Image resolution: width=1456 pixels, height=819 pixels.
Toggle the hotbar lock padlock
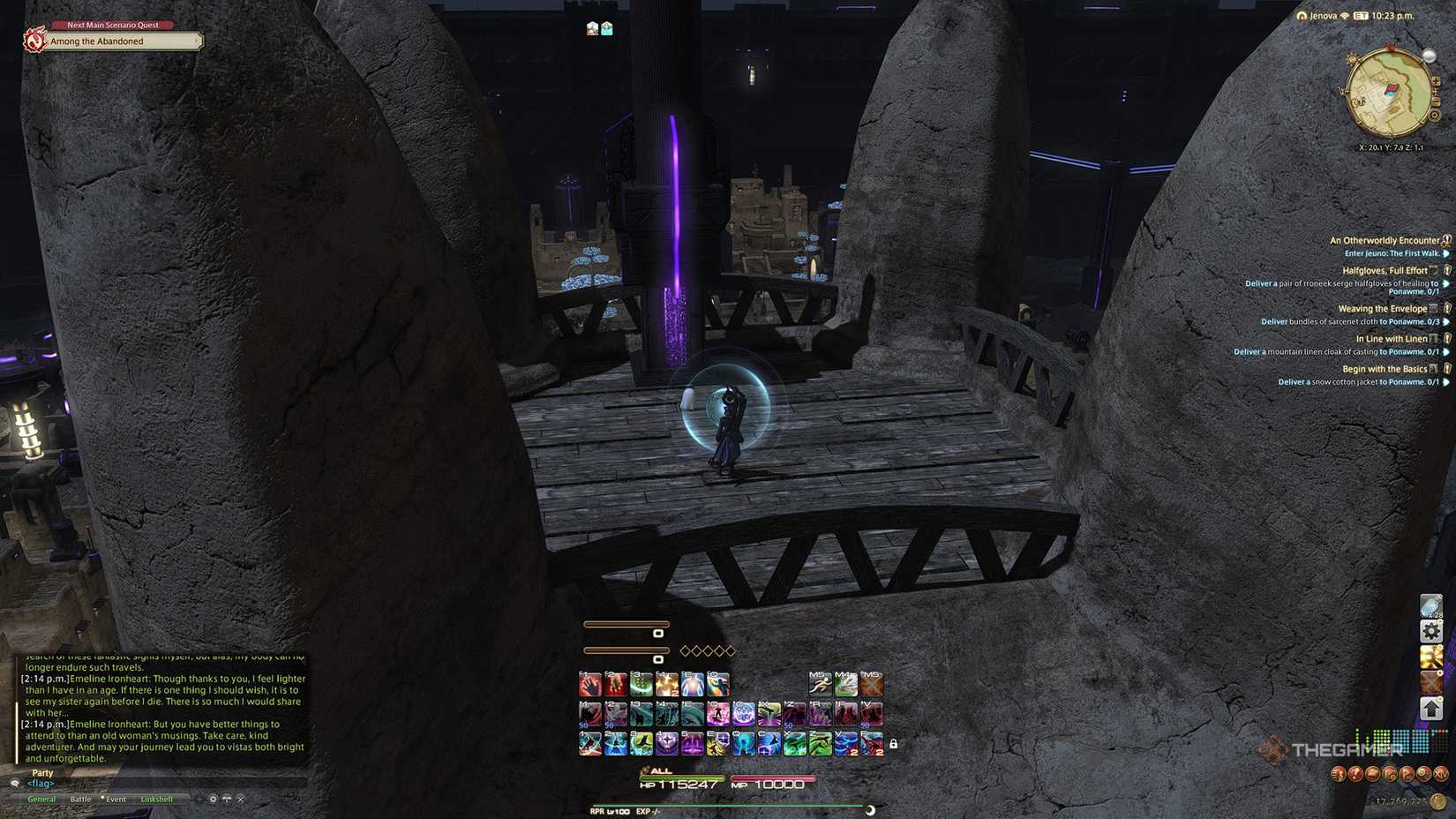[893, 745]
